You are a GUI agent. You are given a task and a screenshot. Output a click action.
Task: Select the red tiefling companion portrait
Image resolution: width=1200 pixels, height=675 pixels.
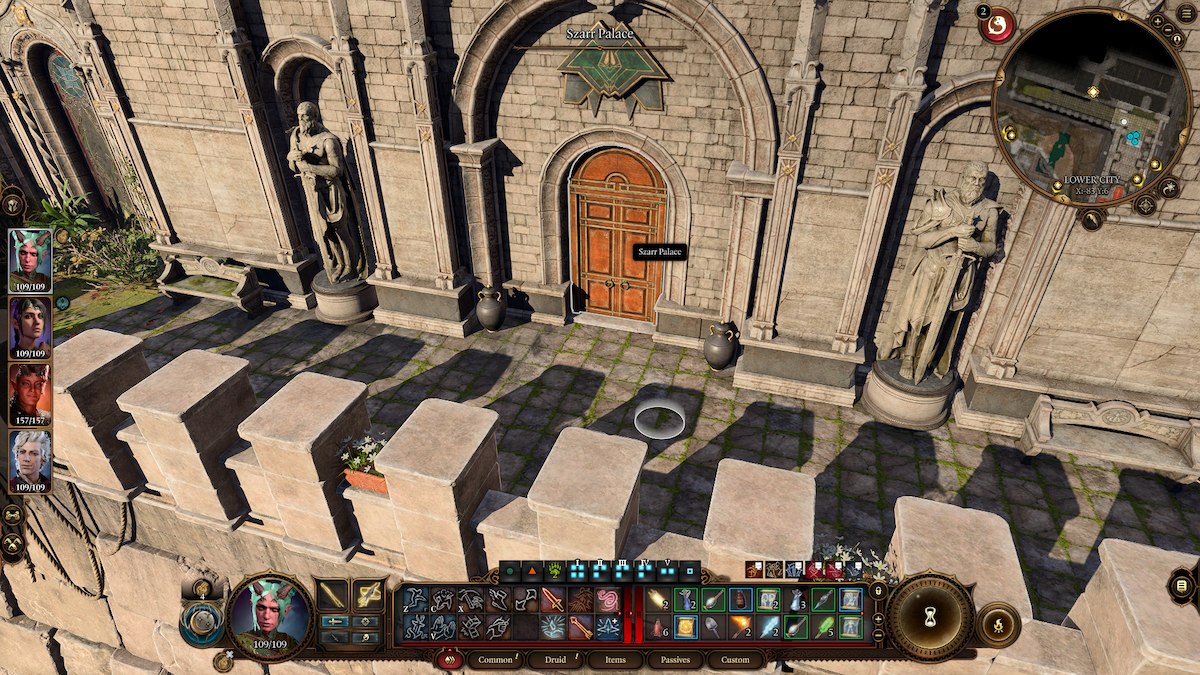[x=30, y=392]
